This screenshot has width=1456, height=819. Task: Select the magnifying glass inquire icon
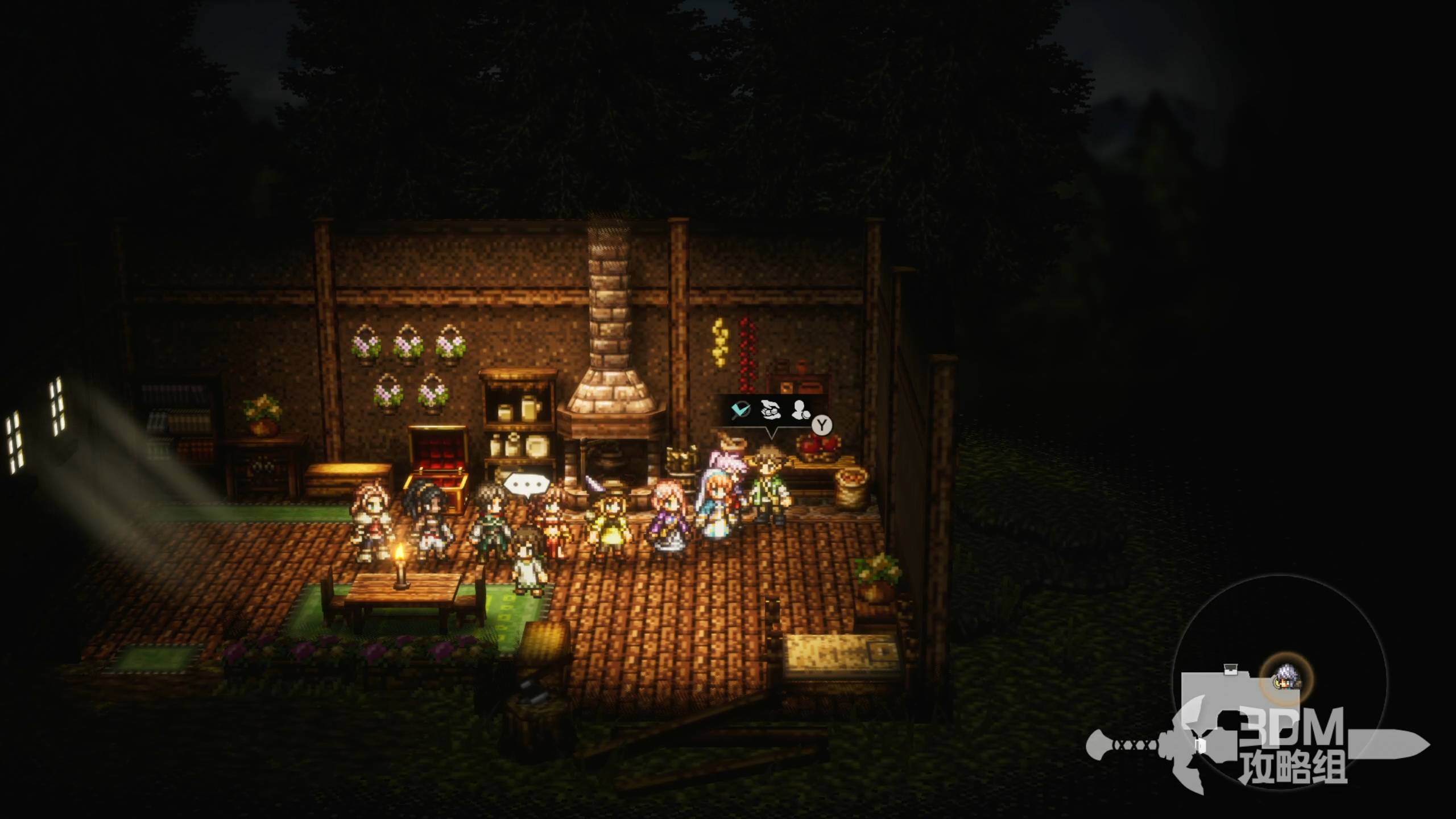click(741, 409)
